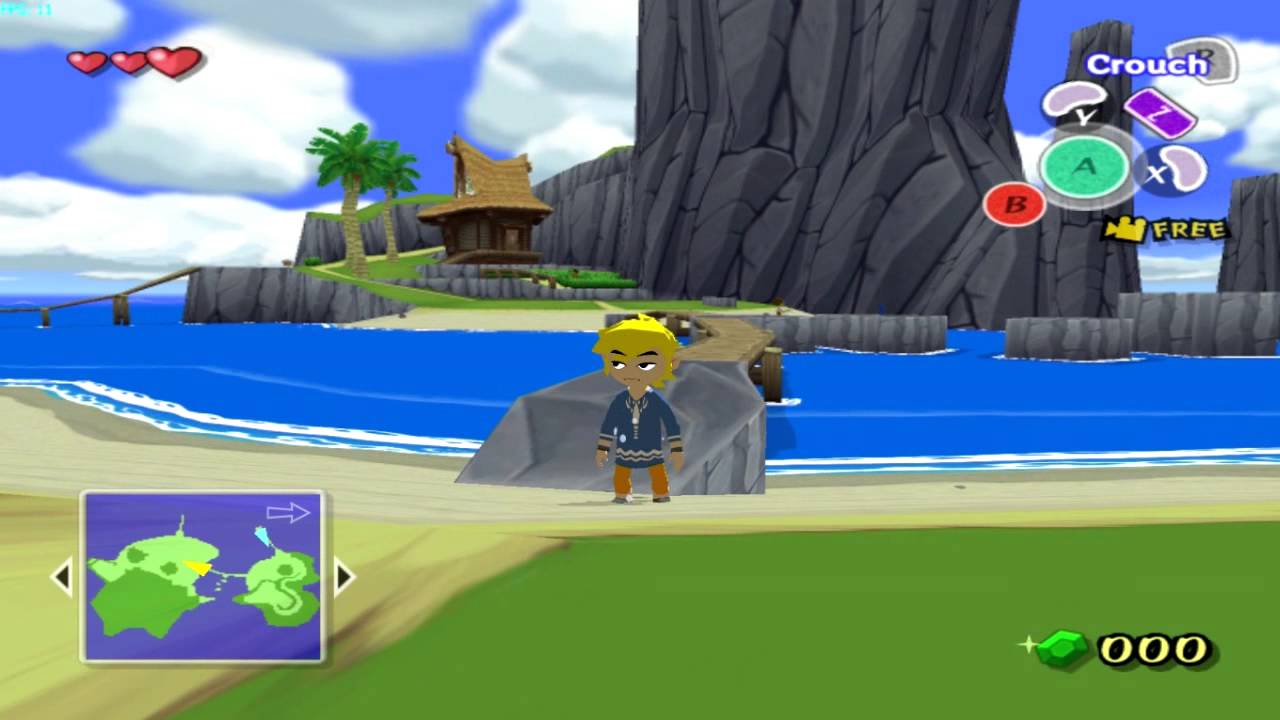Select the minimap's left arrow
This screenshot has height=720, width=1280.
coord(62,577)
